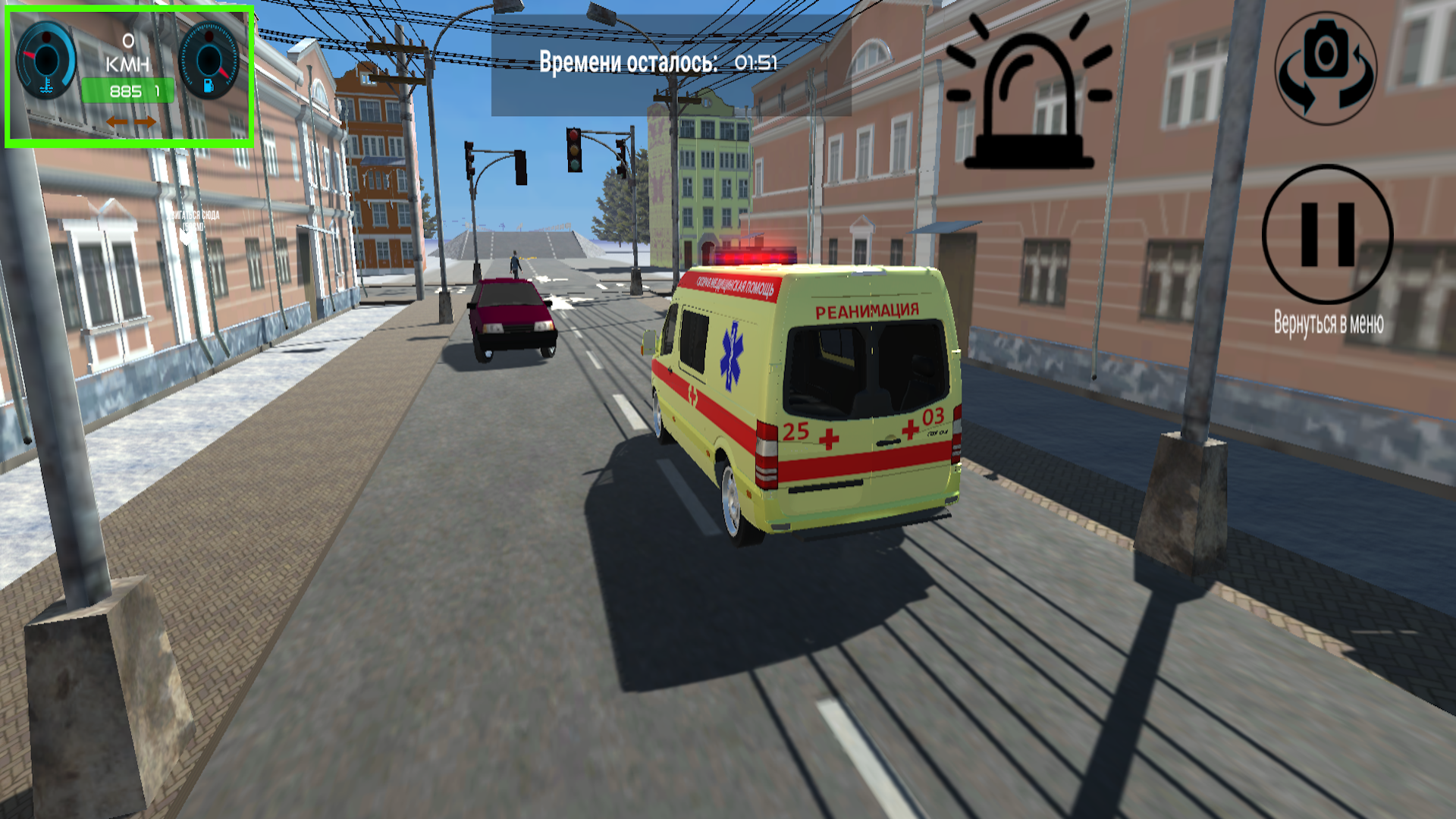Select the fuel gauge with pump icon
This screenshot has height=819, width=1456.
[x=210, y=59]
